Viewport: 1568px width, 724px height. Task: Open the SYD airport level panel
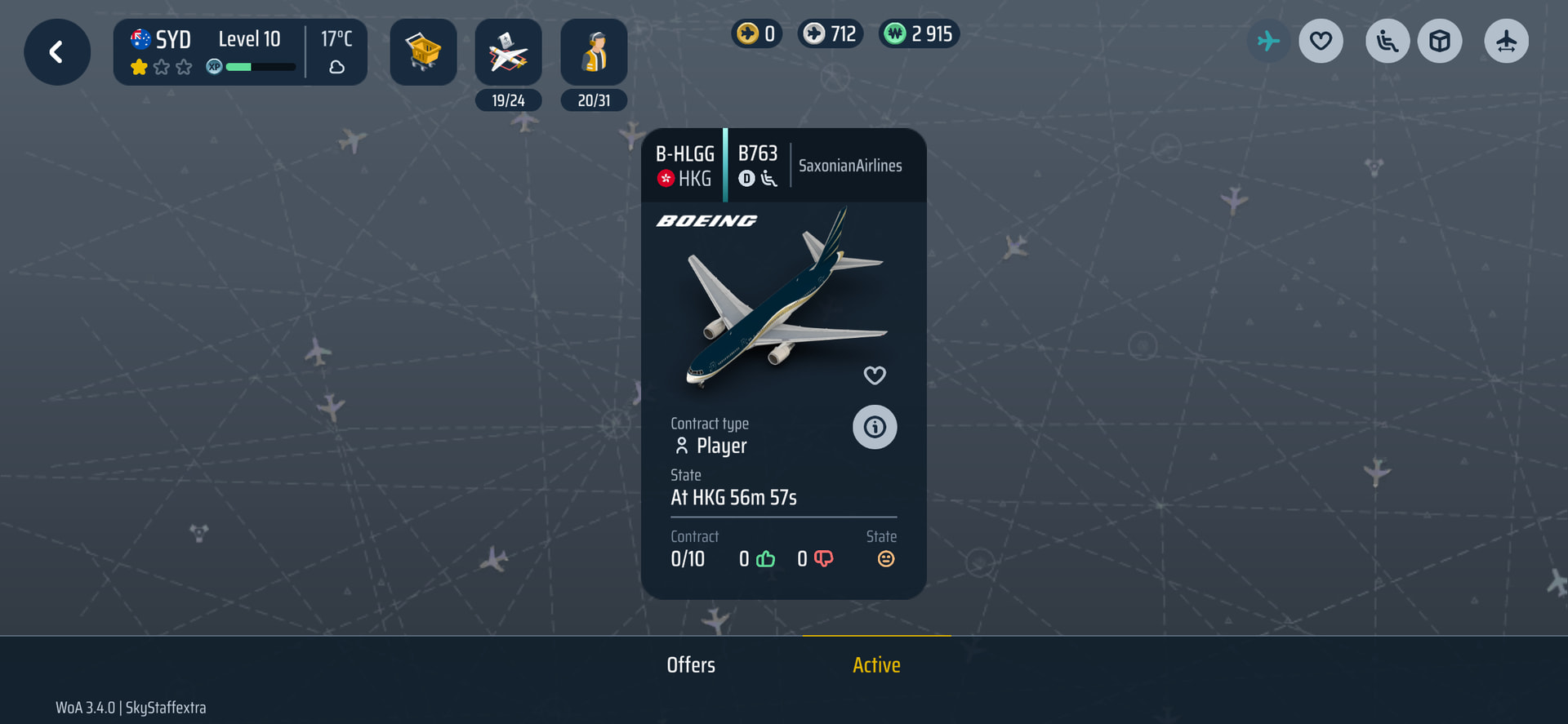point(240,52)
